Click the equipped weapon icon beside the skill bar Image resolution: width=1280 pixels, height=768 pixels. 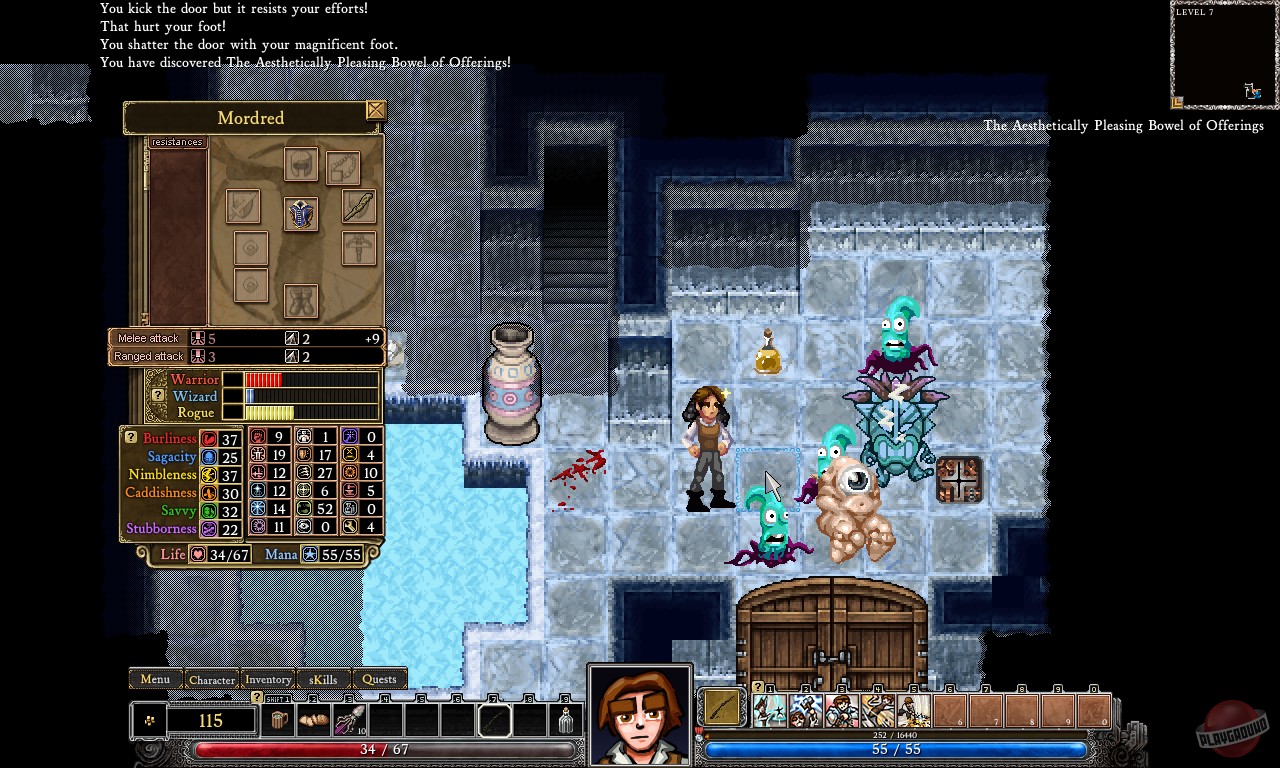(721, 707)
